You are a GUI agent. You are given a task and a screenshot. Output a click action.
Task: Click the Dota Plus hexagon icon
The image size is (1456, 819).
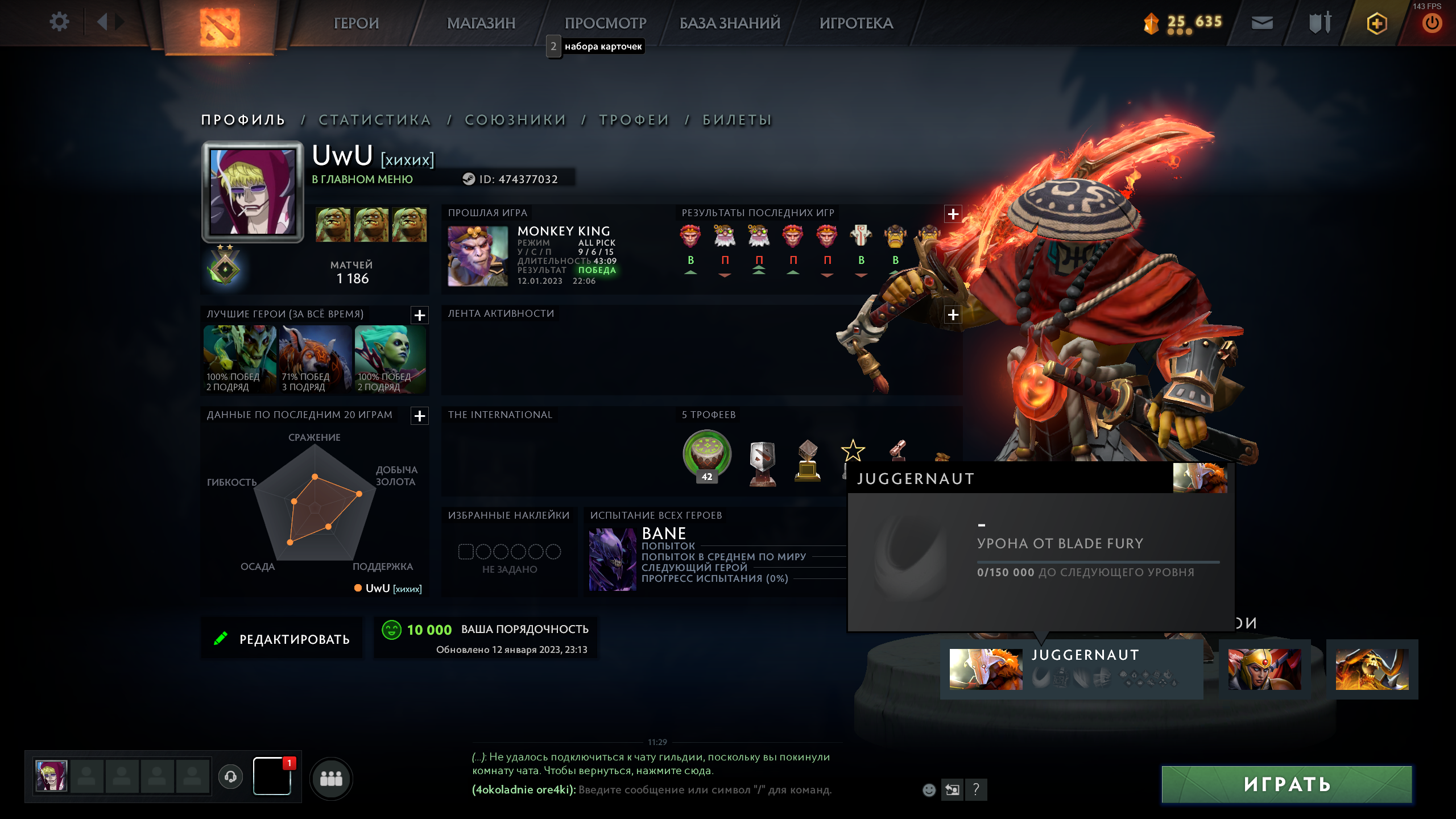[1376, 23]
